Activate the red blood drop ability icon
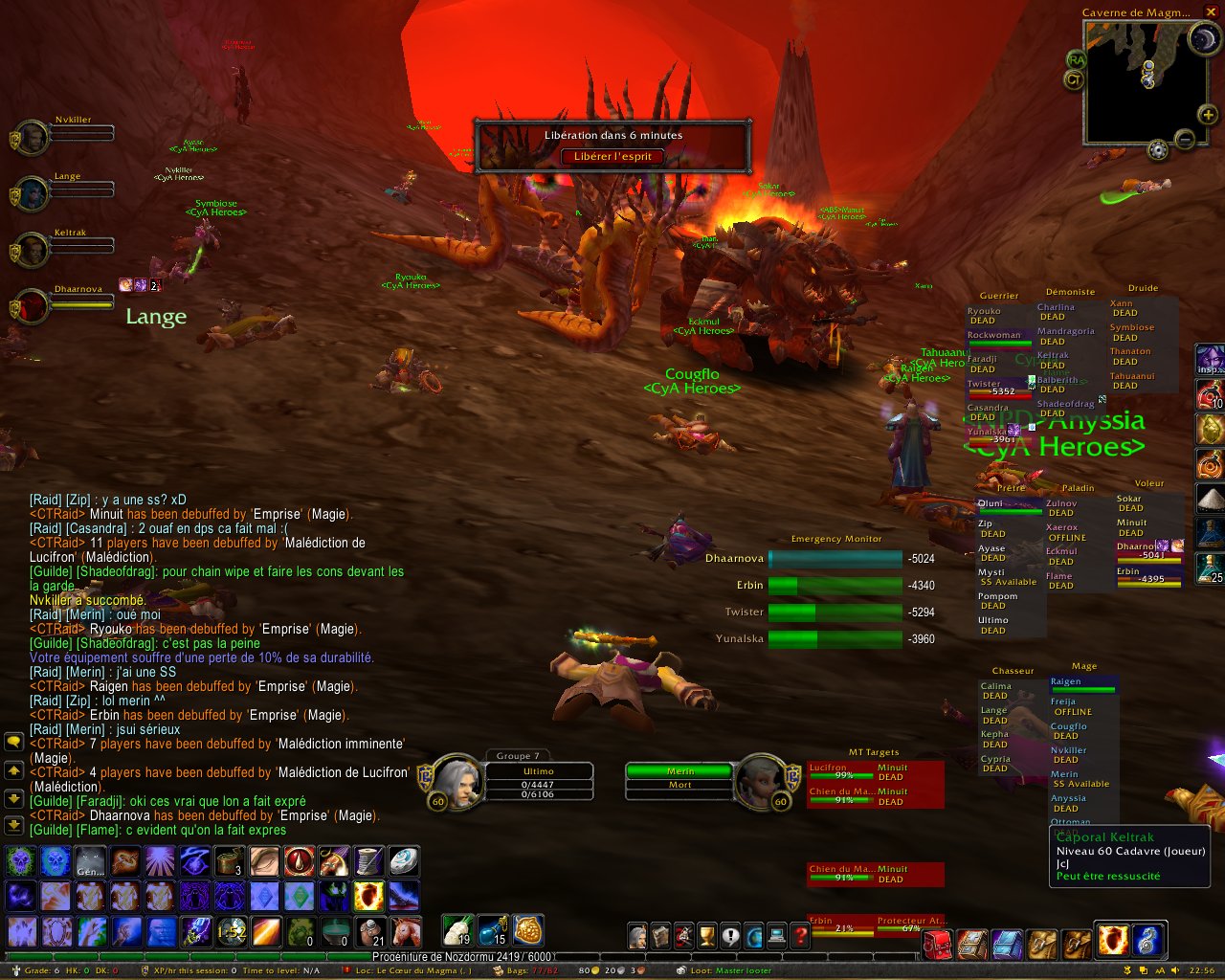 pyautogui.click(x=300, y=862)
